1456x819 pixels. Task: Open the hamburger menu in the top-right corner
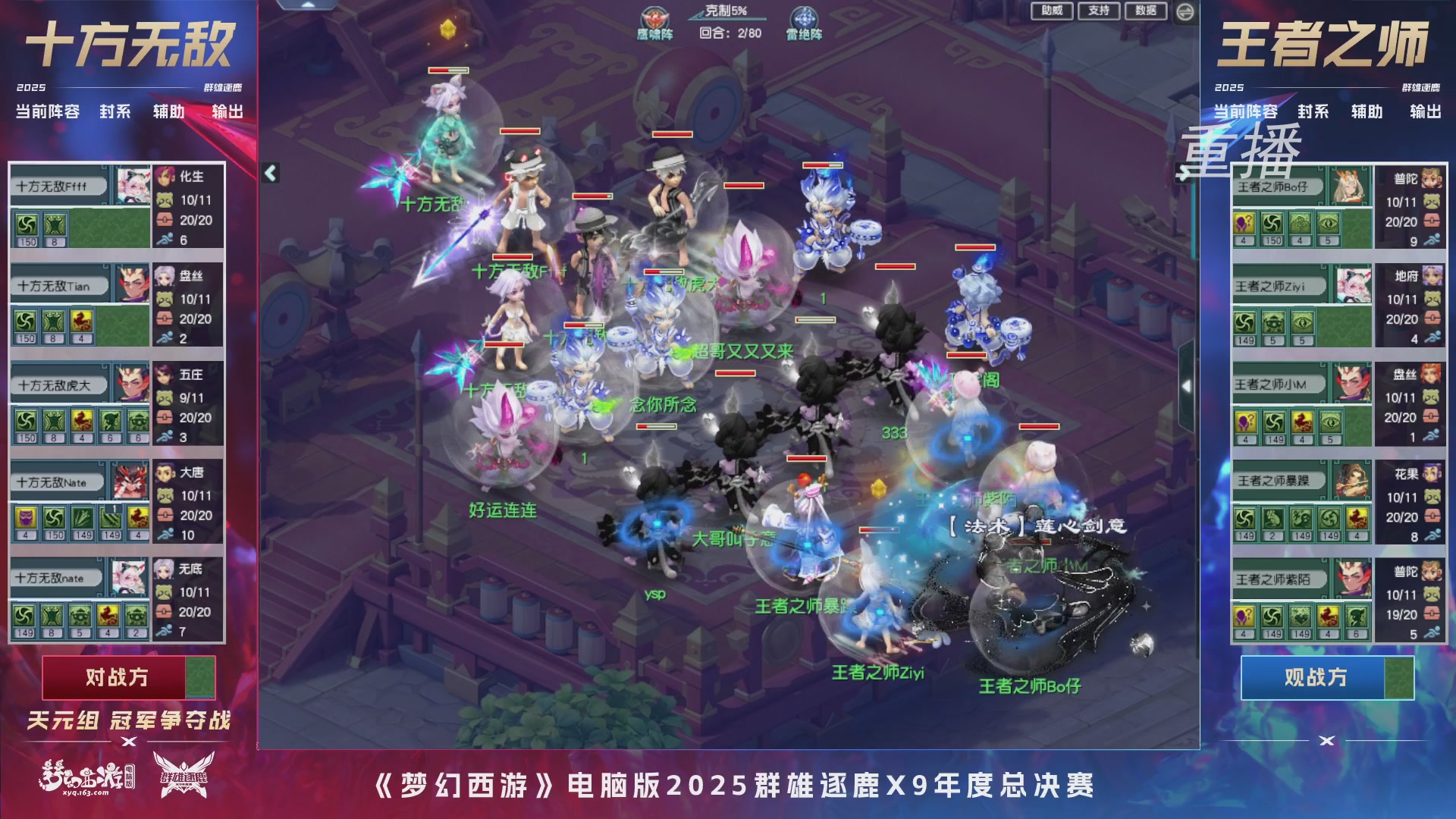click(x=1185, y=11)
